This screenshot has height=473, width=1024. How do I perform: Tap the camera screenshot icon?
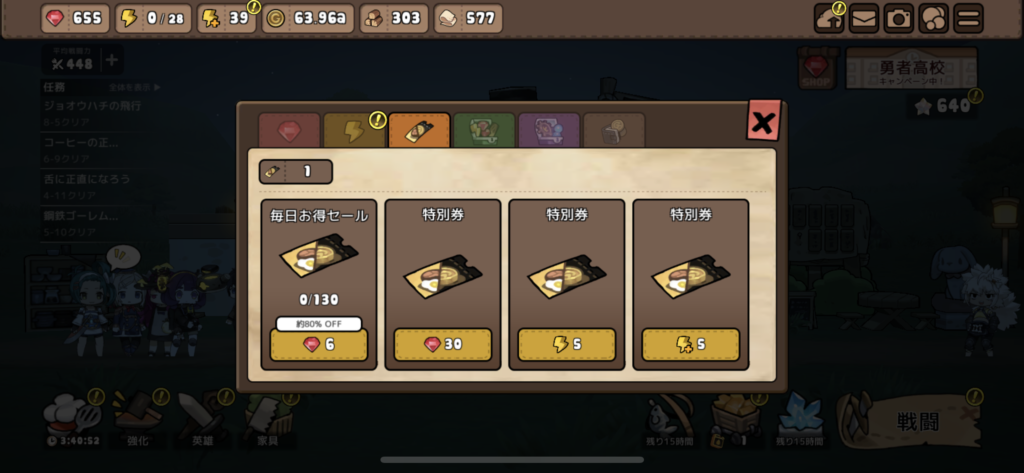point(899,18)
